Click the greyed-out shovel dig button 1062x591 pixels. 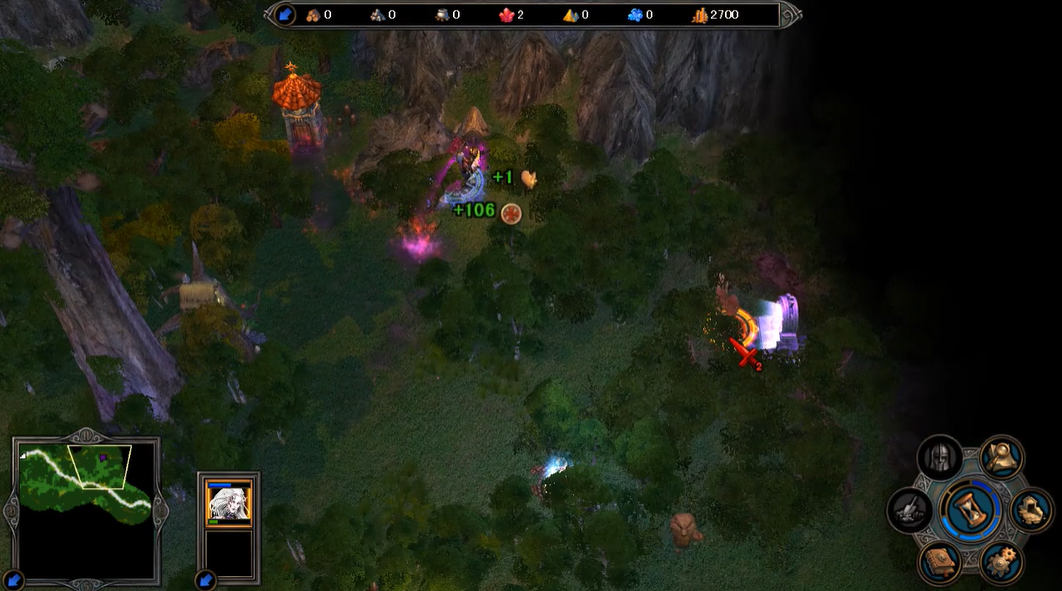[909, 509]
